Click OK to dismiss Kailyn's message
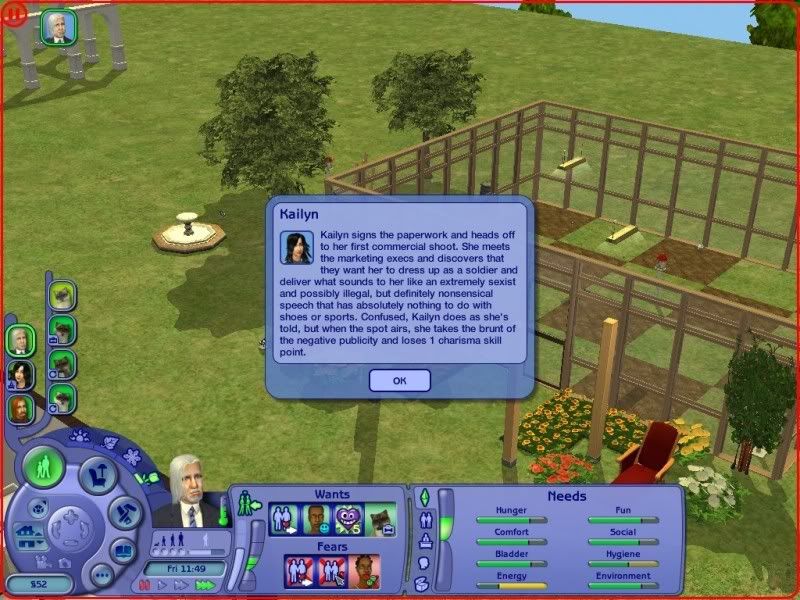Image resolution: width=800 pixels, height=600 pixels. (399, 380)
